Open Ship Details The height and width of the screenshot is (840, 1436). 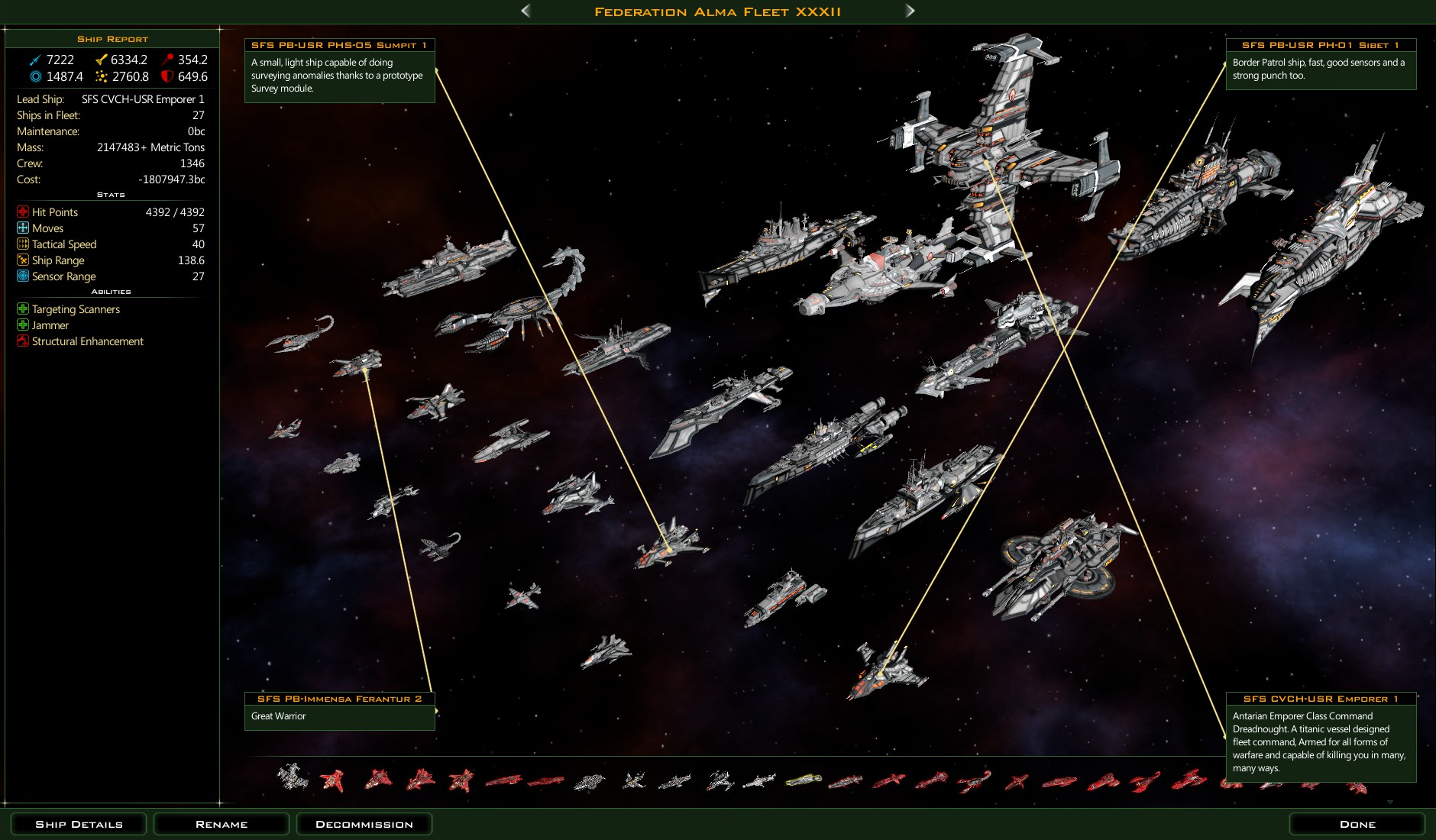click(78, 824)
